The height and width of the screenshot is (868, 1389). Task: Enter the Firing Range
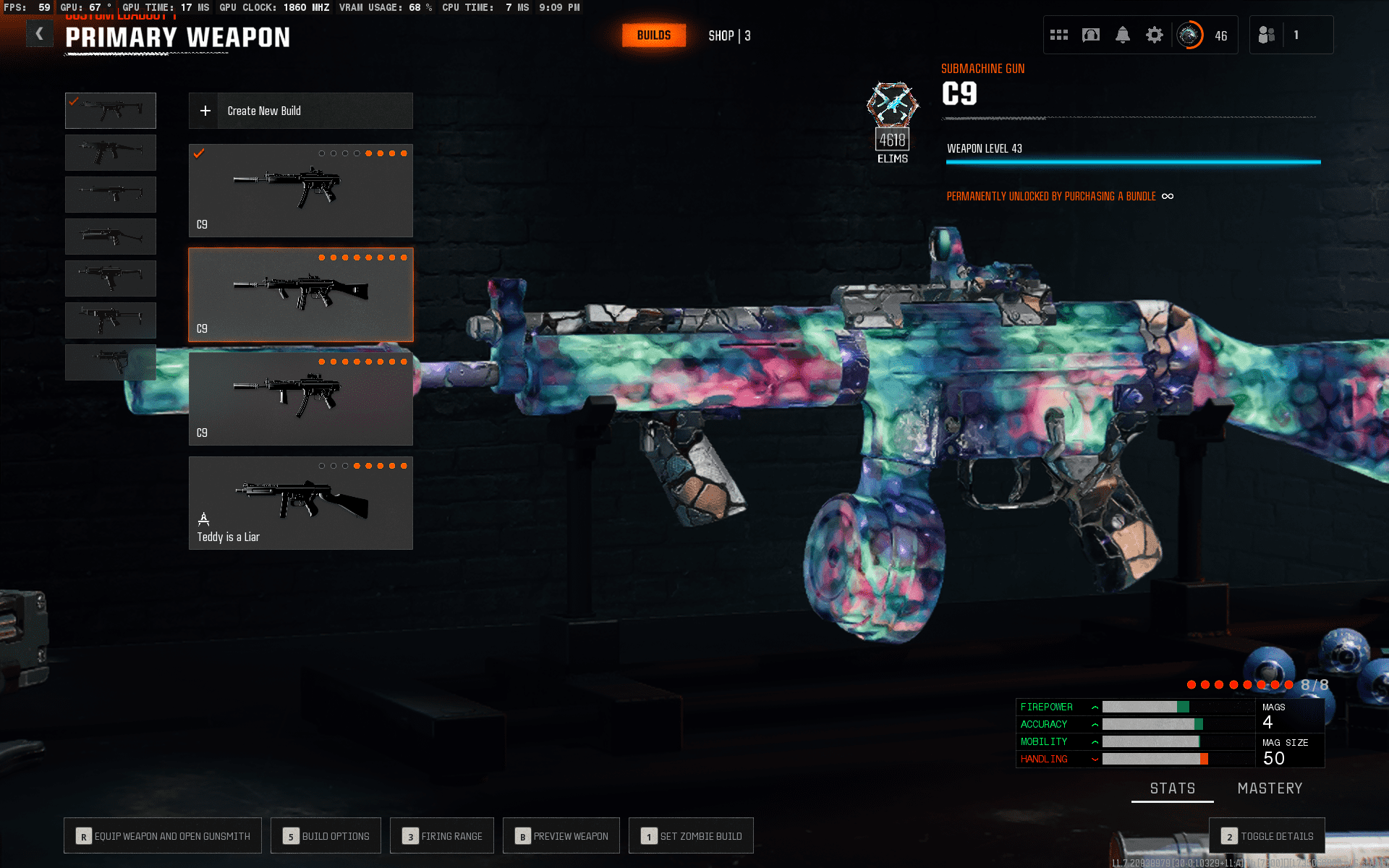pos(442,836)
